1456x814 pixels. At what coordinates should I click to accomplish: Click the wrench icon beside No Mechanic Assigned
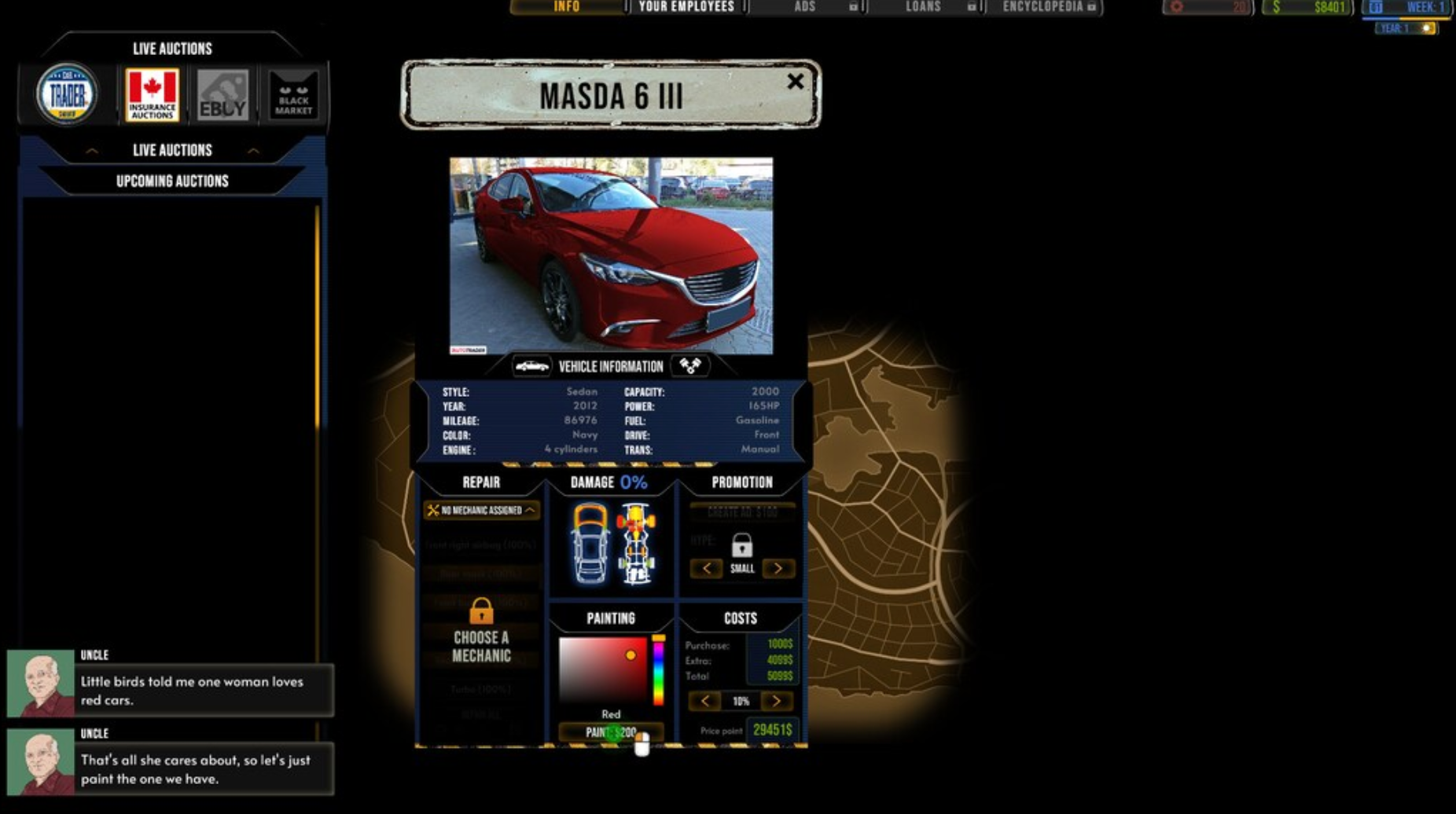433,511
